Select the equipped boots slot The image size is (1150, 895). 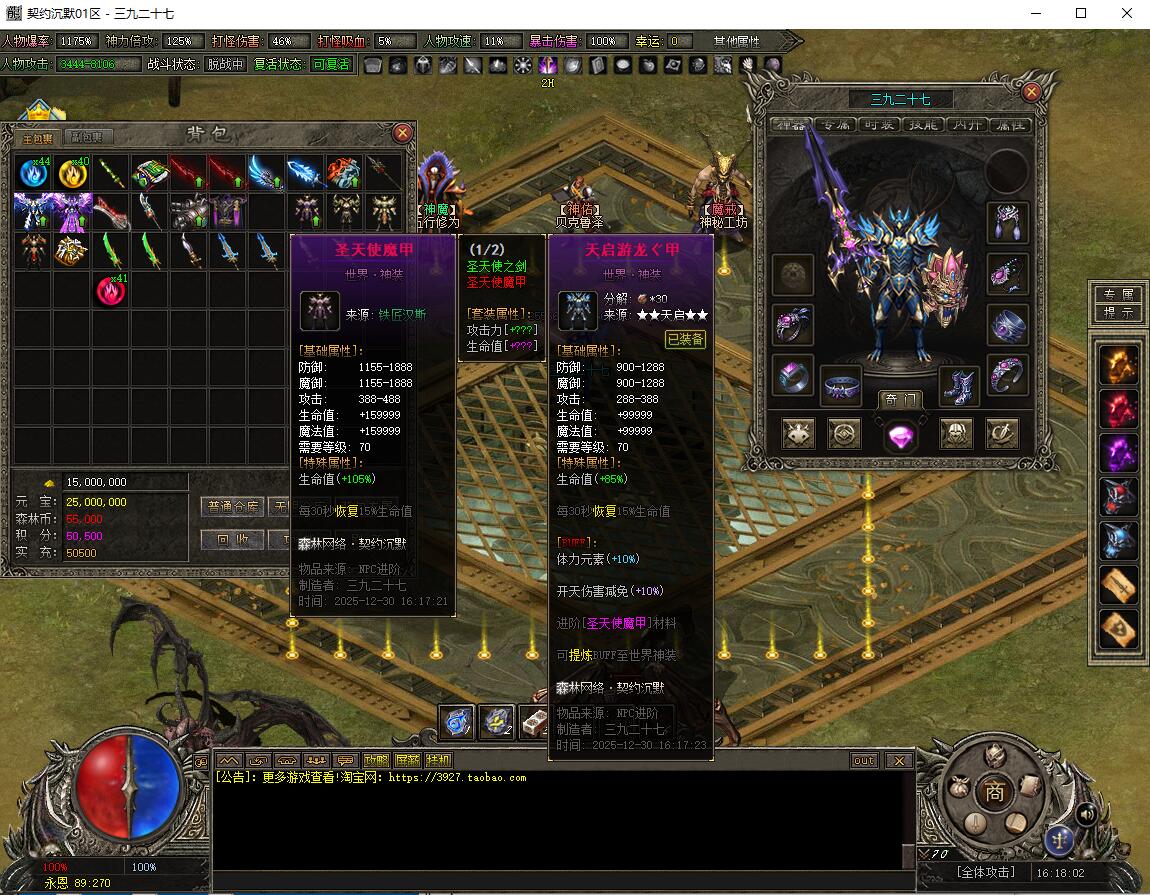[958, 385]
